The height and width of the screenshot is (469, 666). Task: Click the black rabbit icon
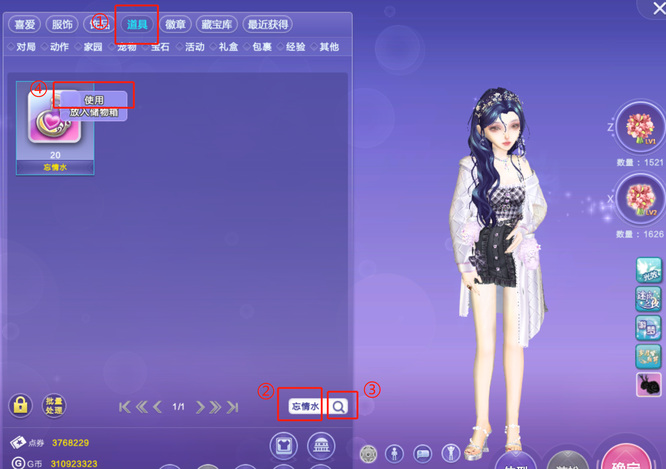[x=648, y=385]
